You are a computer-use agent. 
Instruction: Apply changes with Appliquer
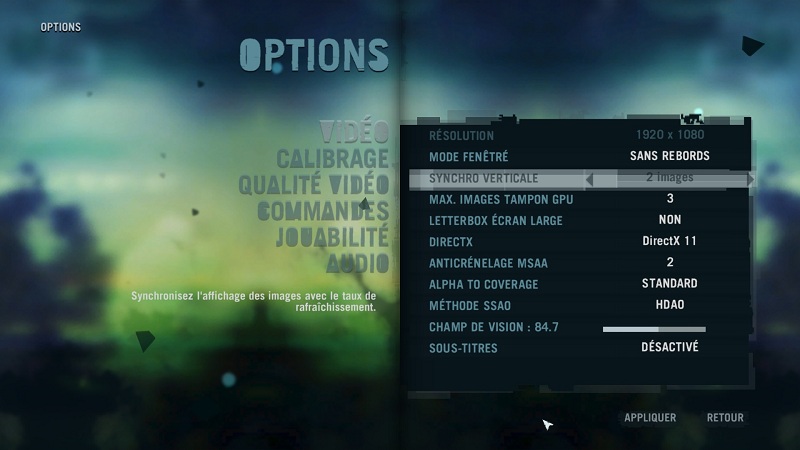click(x=650, y=418)
